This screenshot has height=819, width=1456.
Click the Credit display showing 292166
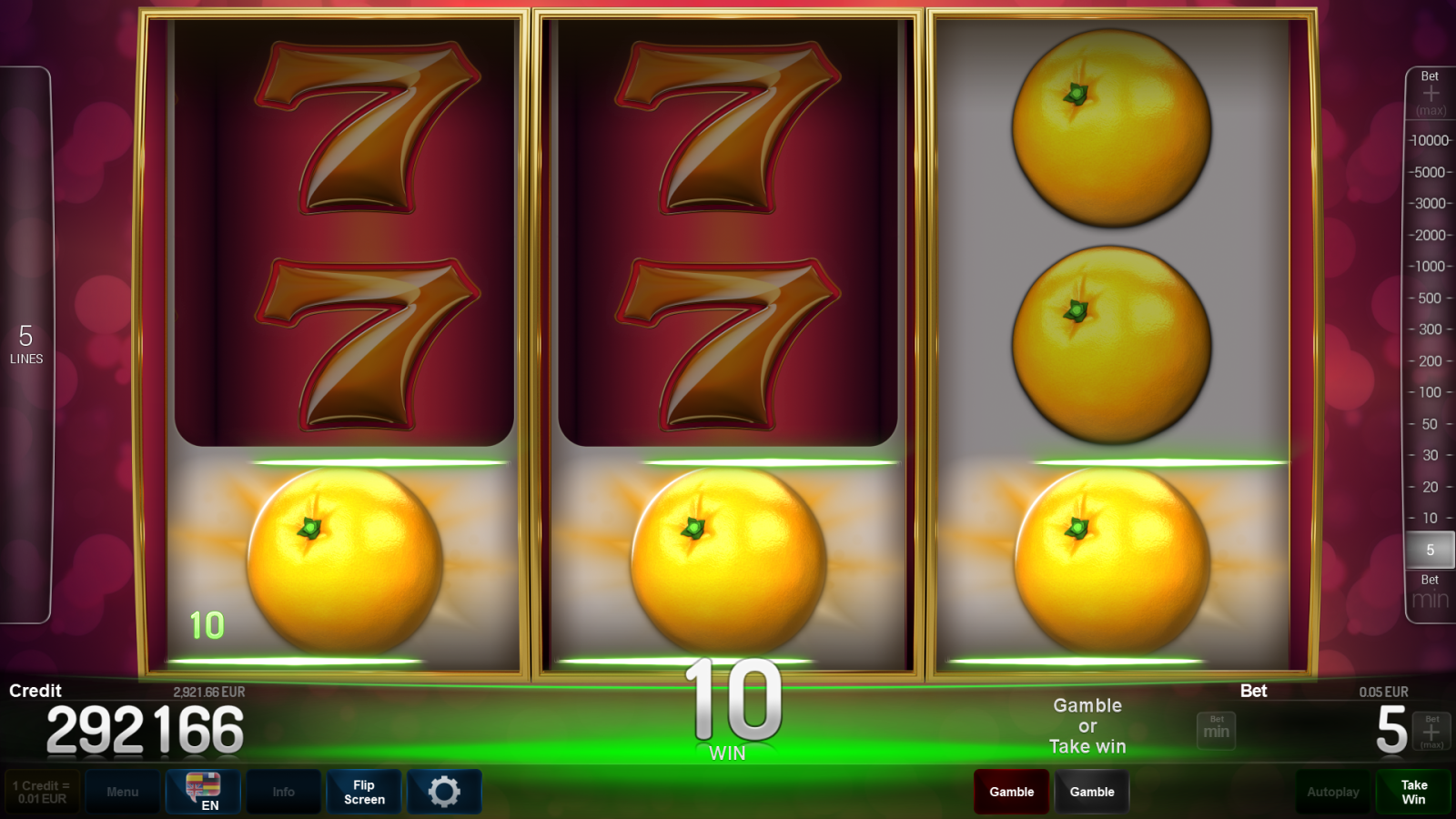(146, 728)
